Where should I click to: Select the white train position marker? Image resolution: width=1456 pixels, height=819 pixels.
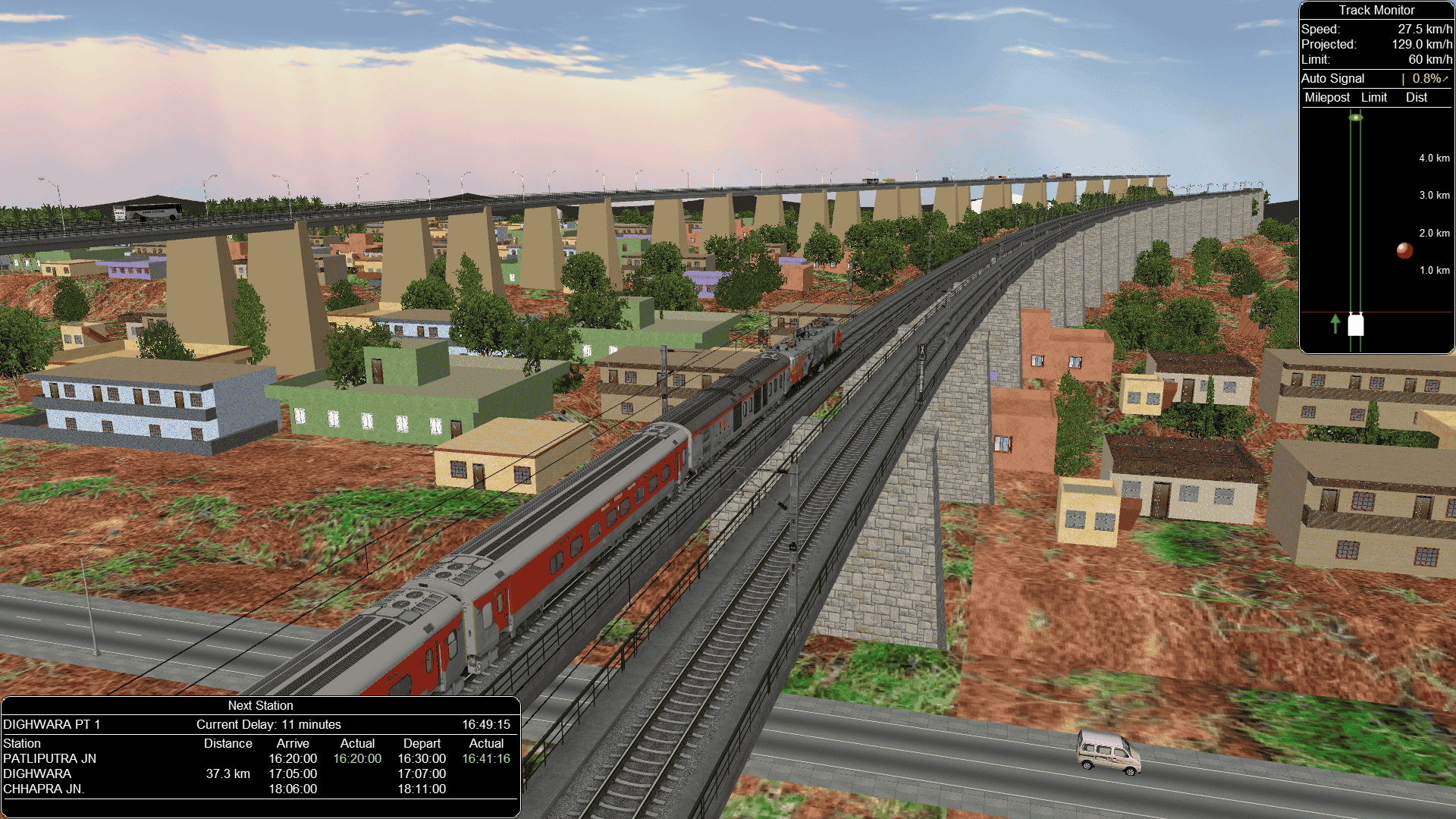(x=1356, y=325)
